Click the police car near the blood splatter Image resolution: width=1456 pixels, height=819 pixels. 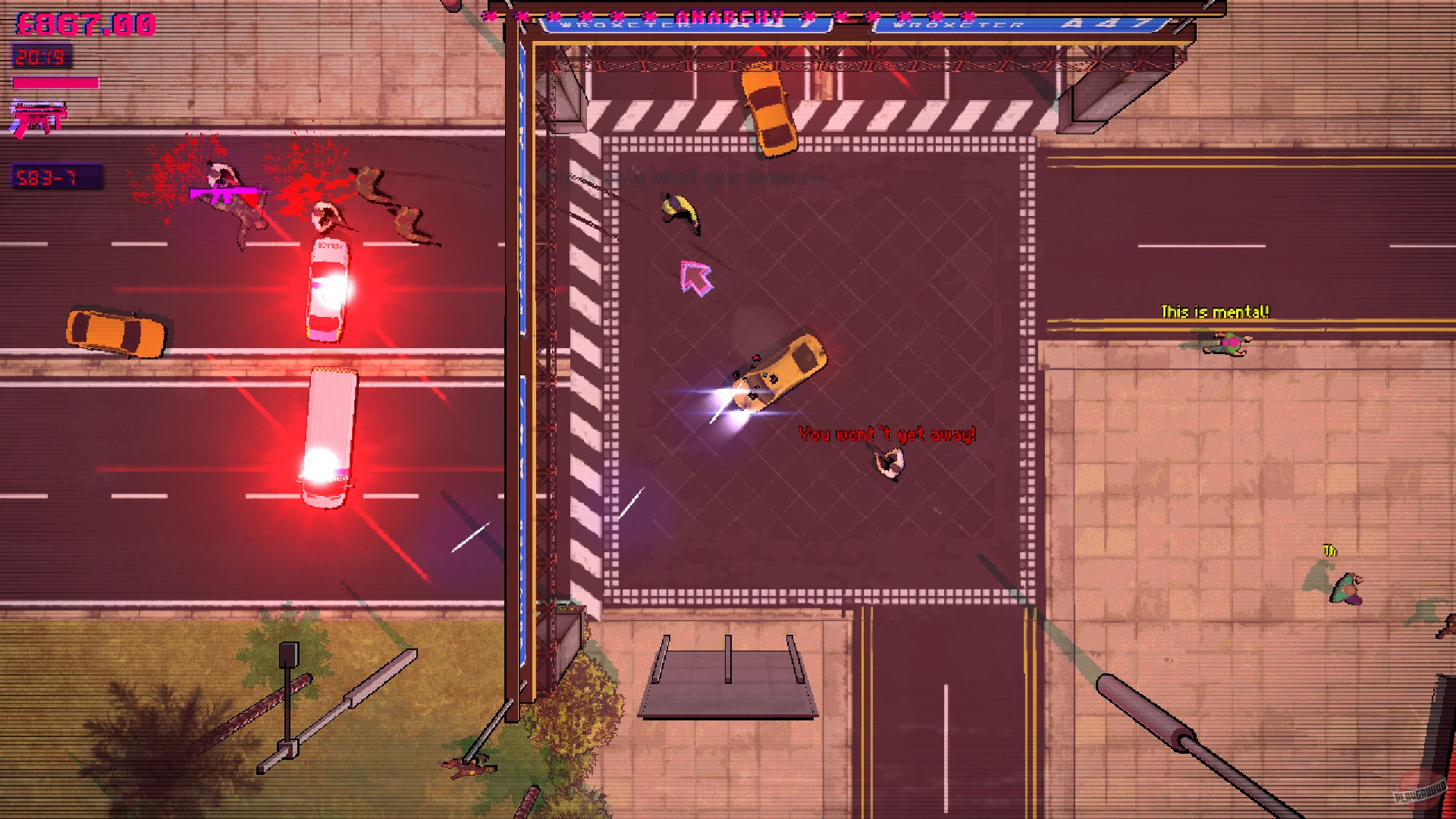pyautogui.click(x=330, y=288)
